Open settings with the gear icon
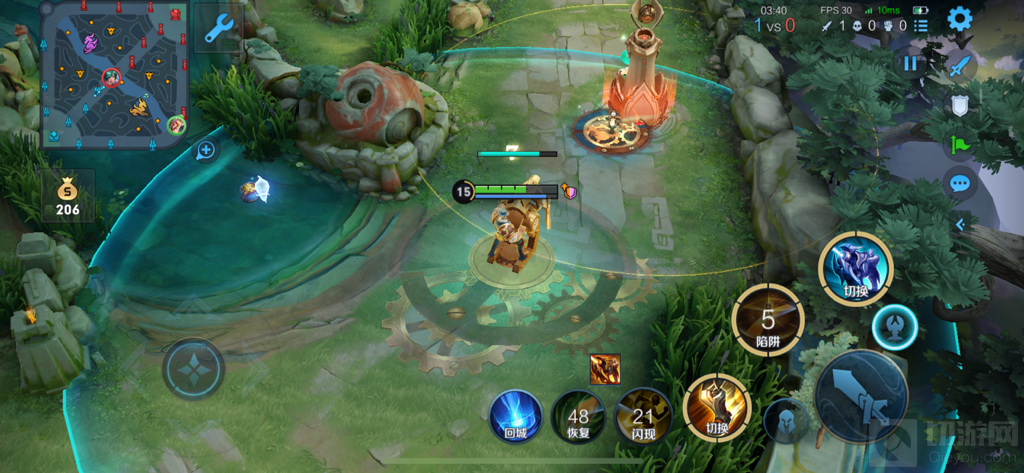Screen dimensions: 1024x473 [x=960, y=18]
